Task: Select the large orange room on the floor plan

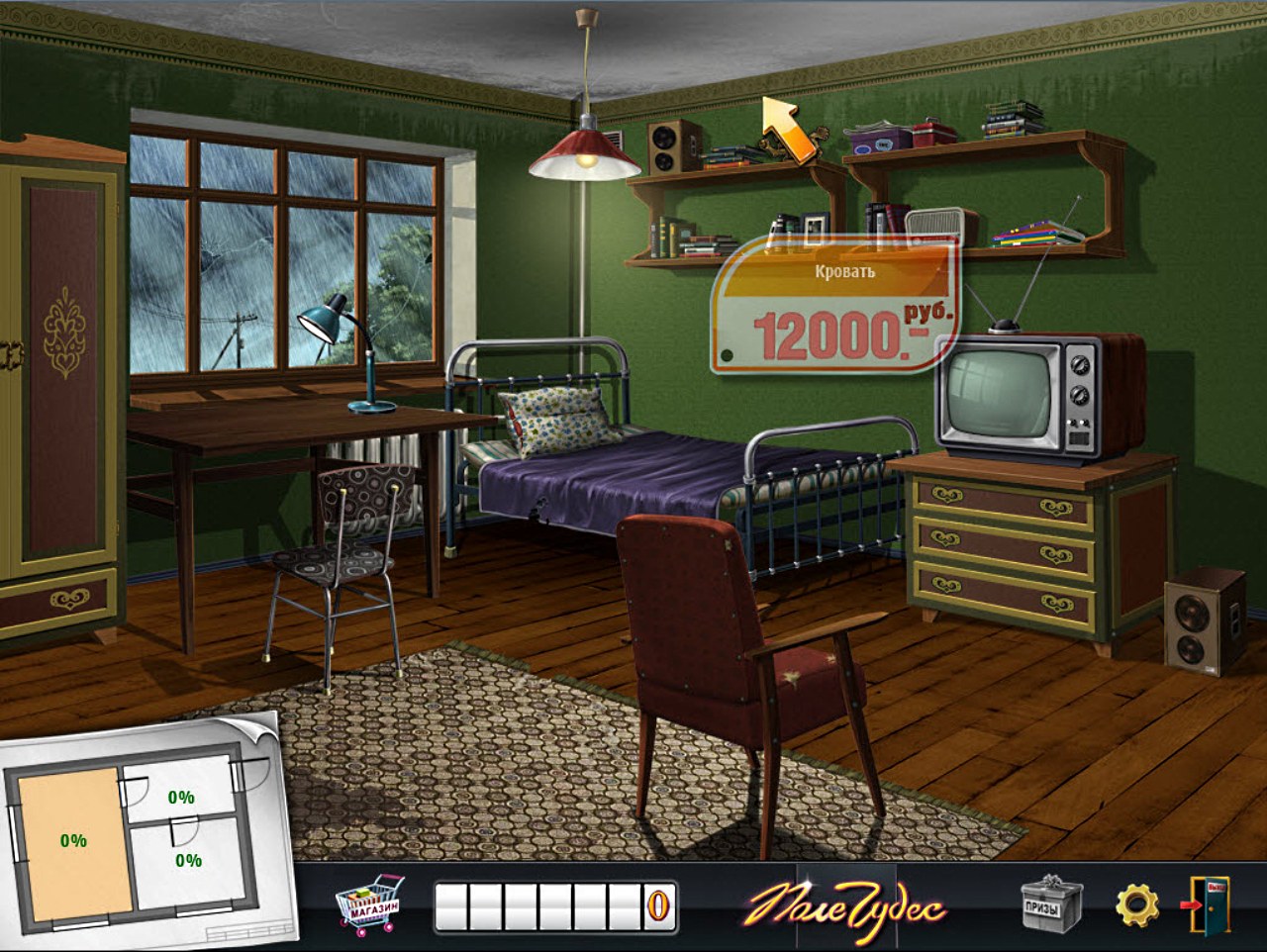Action: pos(73,841)
